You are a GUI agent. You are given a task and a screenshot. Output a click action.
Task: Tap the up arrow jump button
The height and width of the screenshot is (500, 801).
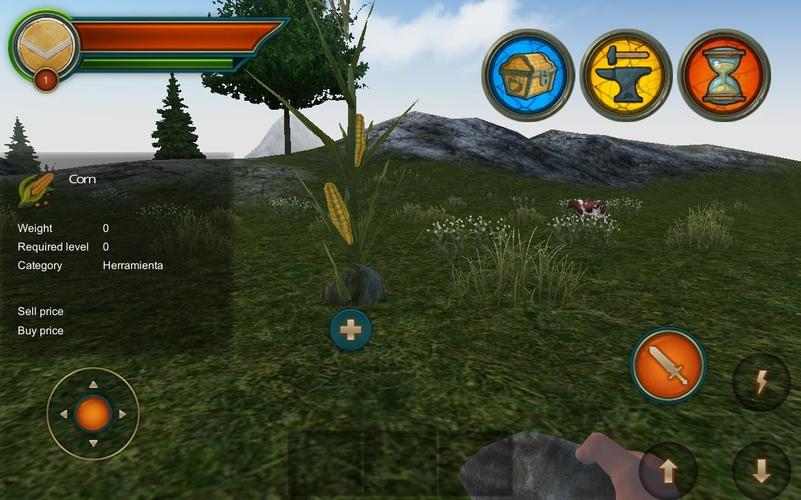[668, 469]
